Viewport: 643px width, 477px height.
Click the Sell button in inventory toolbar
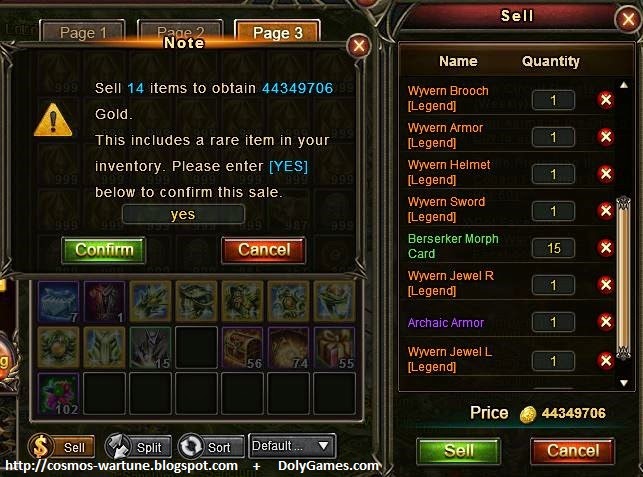[62, 447]
